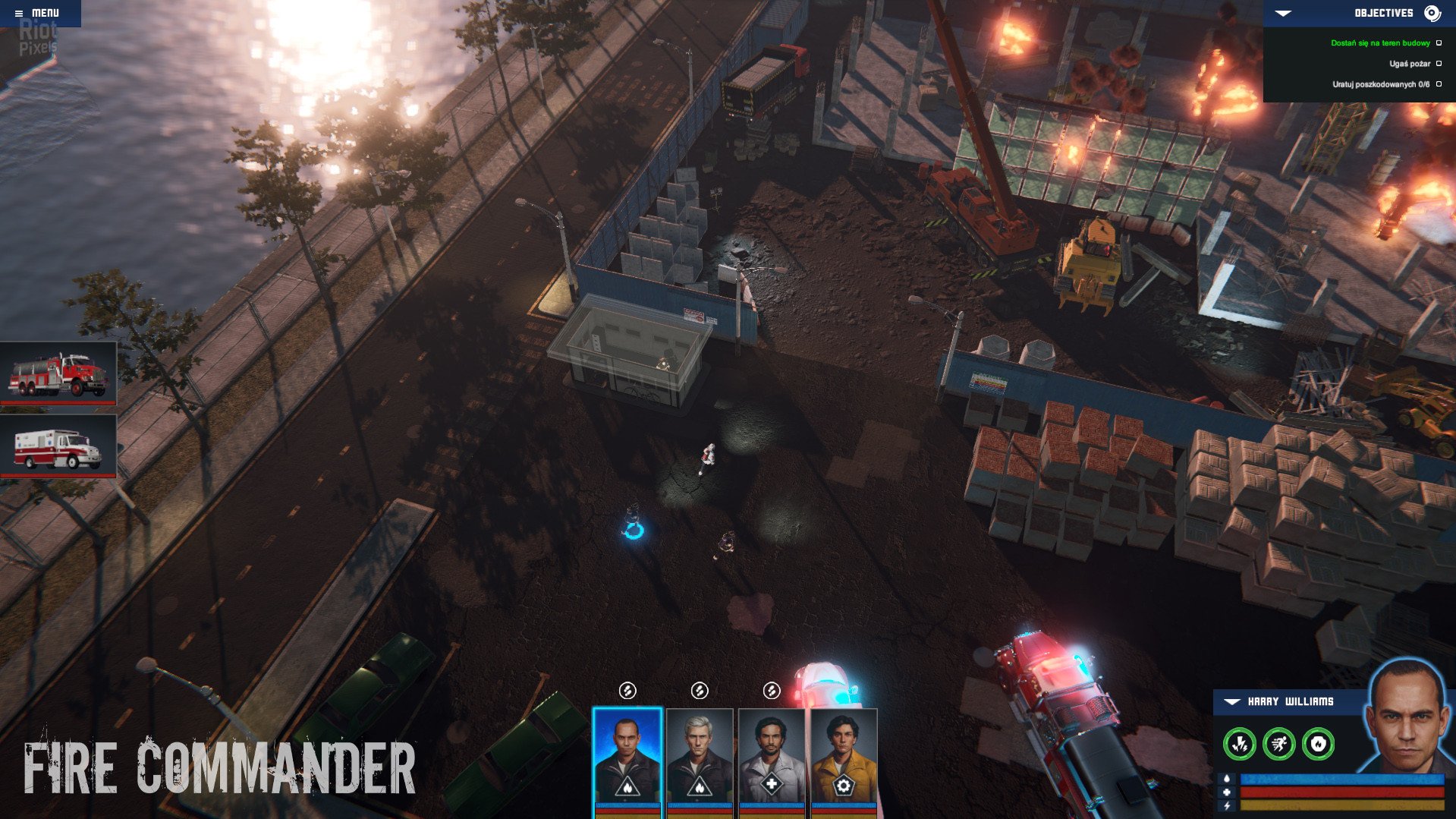This screenshot has height=819, width=1456.
Task: Click the objective 'Dostań się na teren budowy'
Action: (1379, 43)
